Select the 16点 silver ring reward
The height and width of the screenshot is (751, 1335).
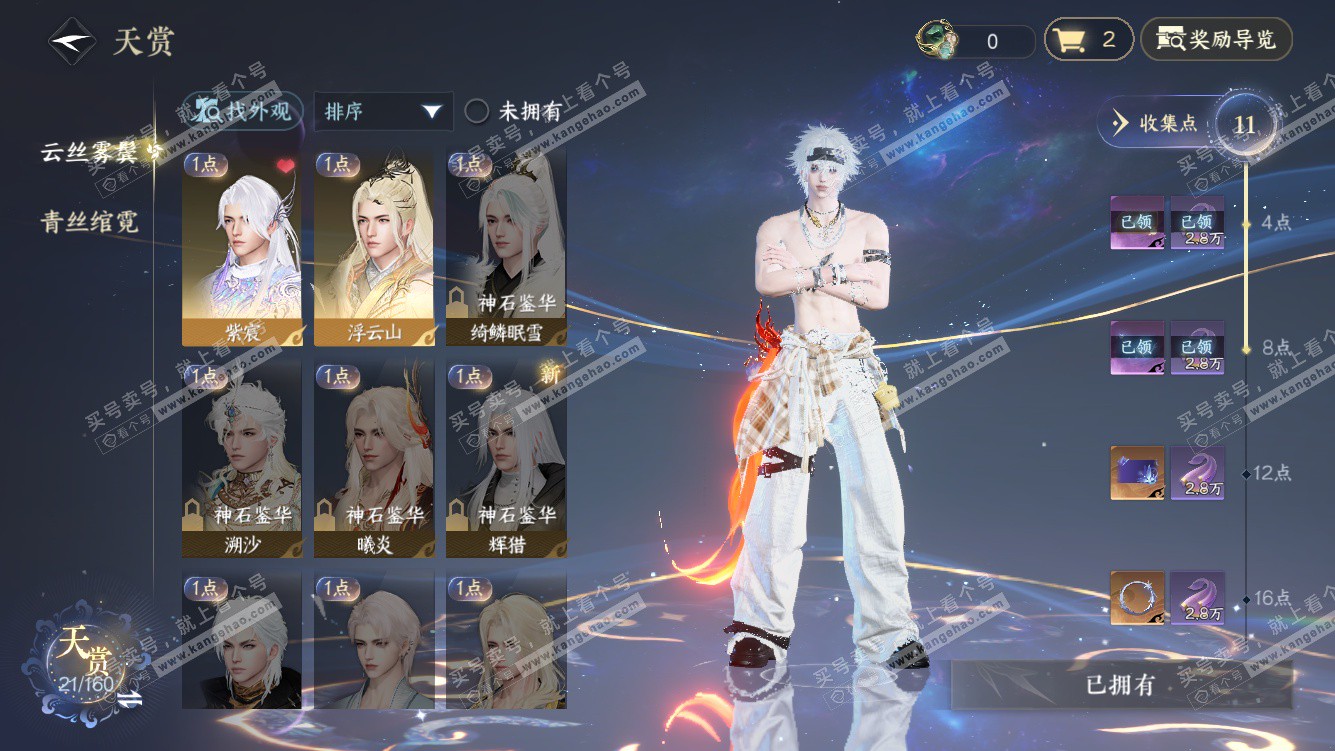pos(1137,598)
